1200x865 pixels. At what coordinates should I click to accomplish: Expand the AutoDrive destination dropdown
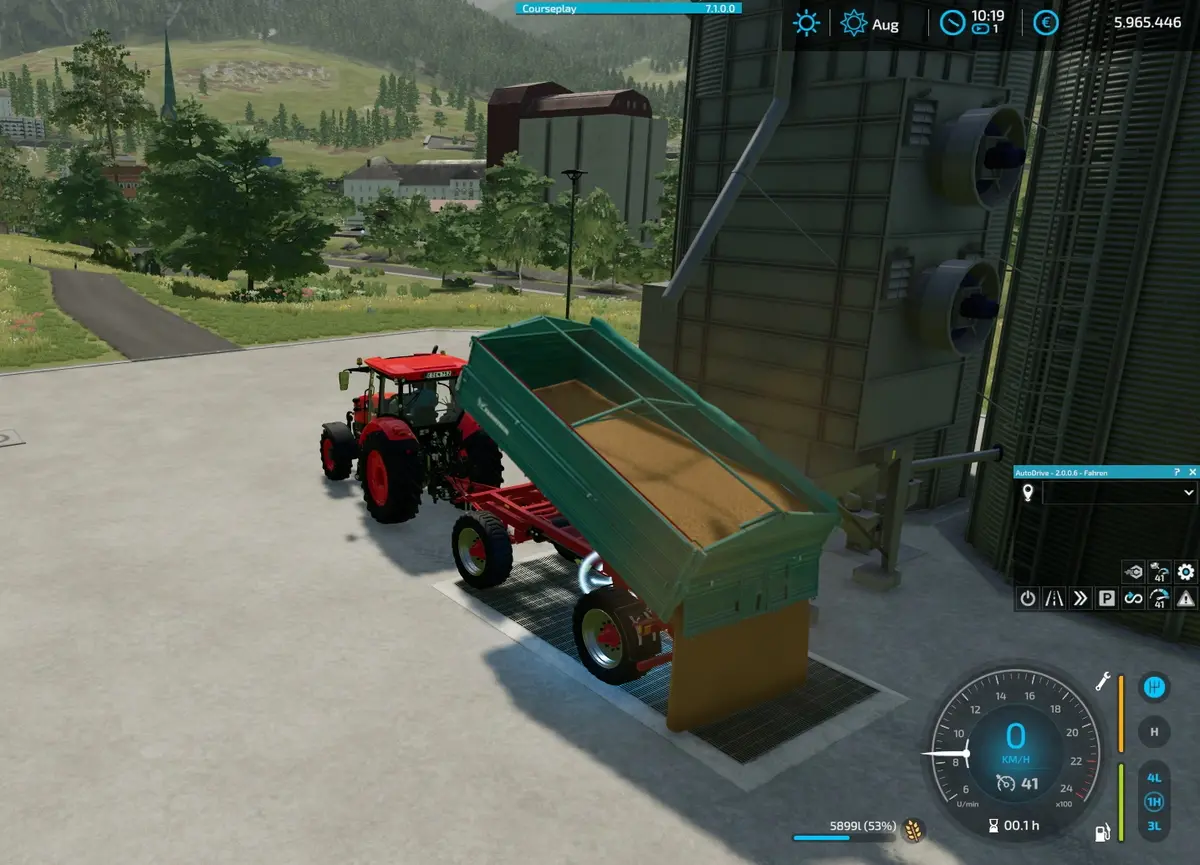pos(1188,492)
